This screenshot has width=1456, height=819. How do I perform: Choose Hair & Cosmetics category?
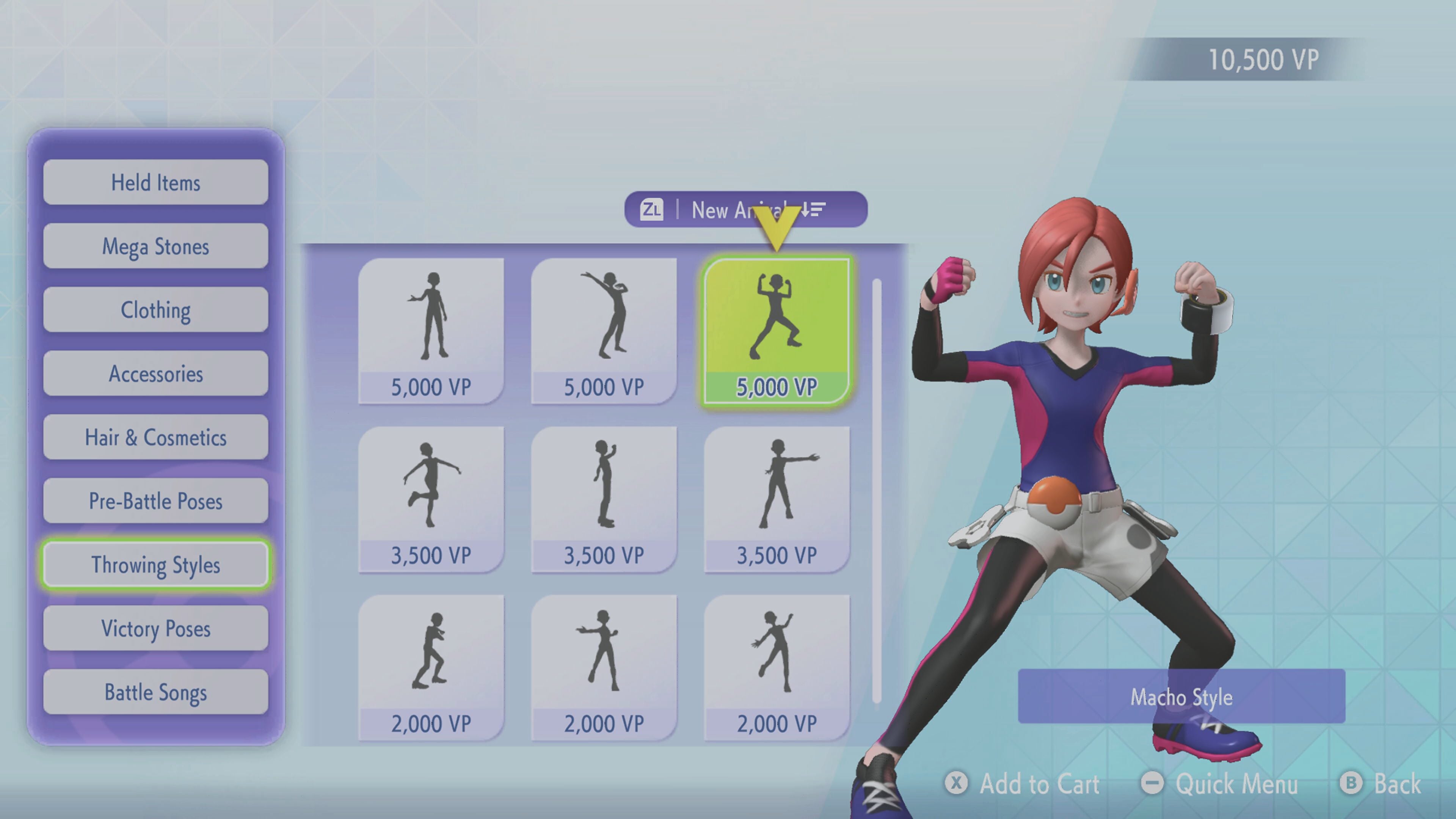click(155, 438)
